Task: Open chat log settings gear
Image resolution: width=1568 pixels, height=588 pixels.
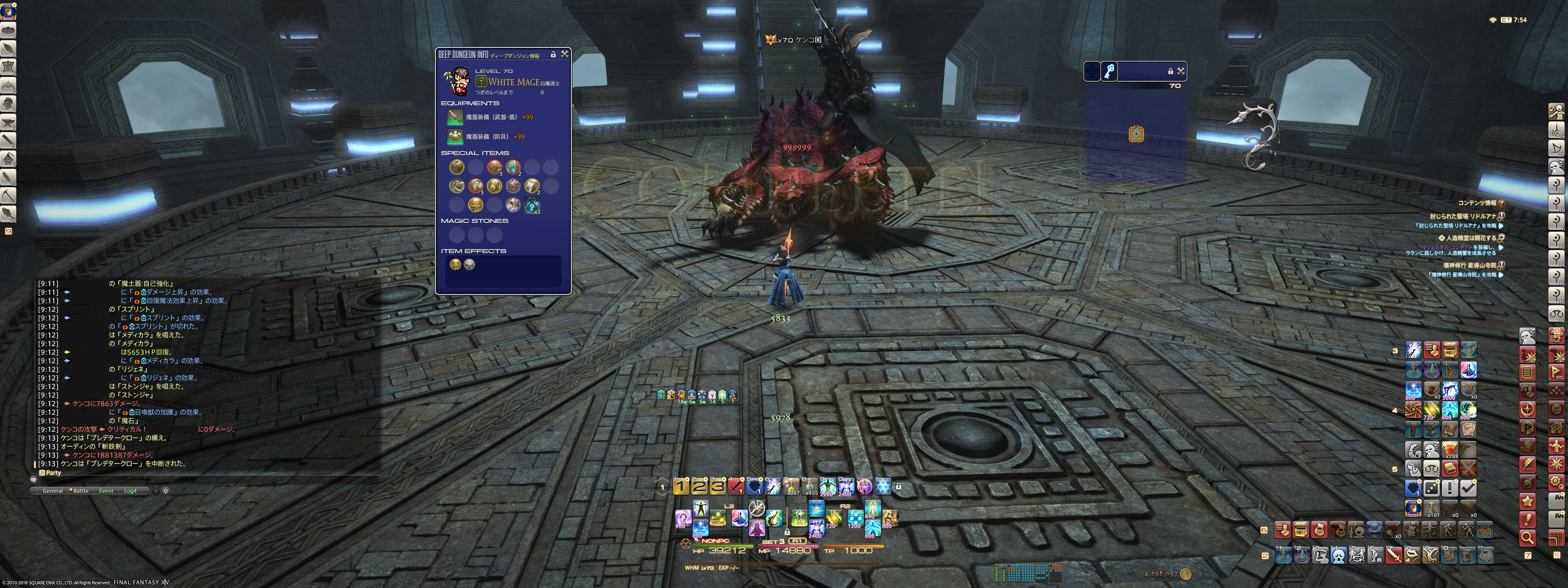Action: 165,490
